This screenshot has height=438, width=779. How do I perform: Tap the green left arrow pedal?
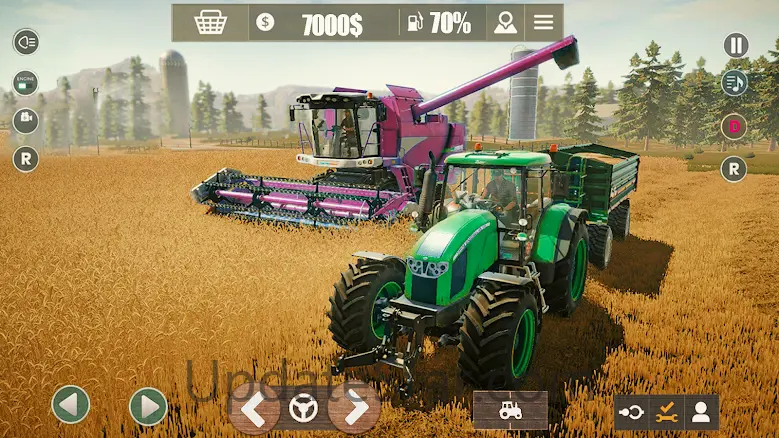click(x=71, y=405)
